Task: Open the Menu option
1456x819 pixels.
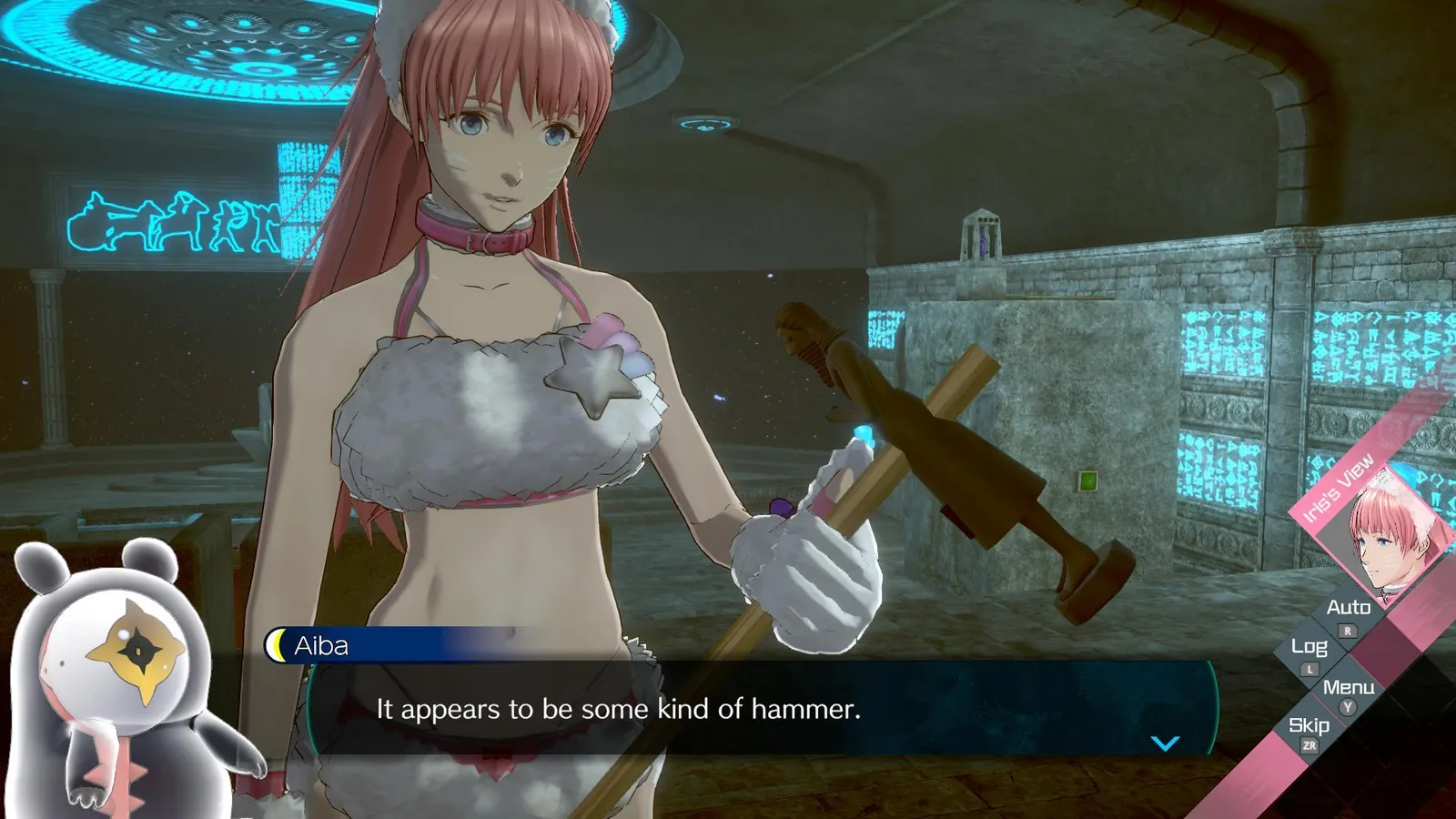Action: point(1351,688)
